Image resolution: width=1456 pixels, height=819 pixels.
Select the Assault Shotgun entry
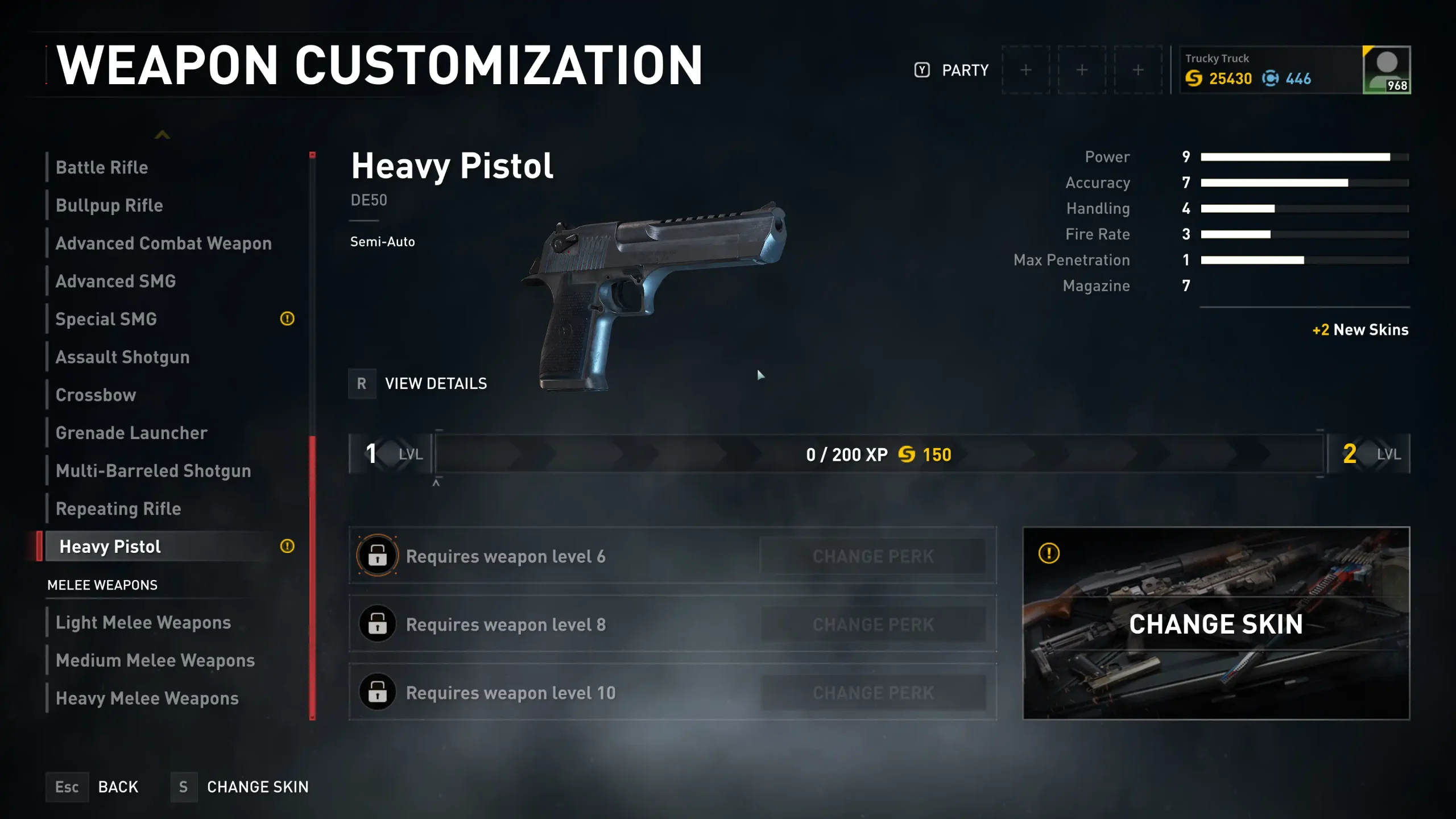(x=123, y=357)
